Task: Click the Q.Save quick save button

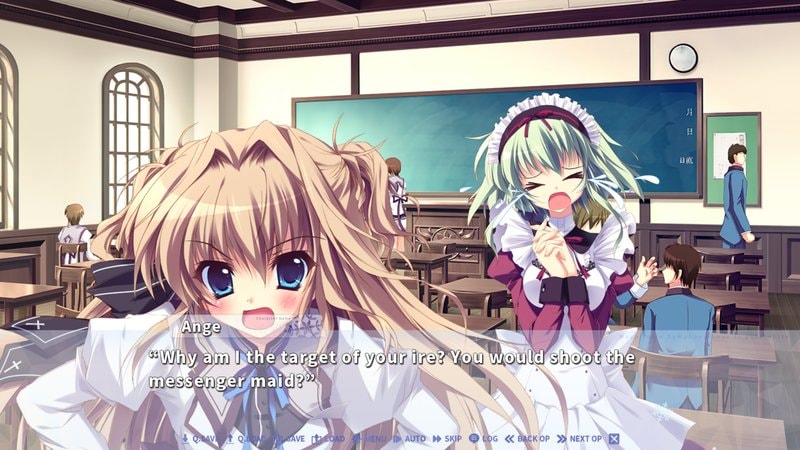Action: 199,439
